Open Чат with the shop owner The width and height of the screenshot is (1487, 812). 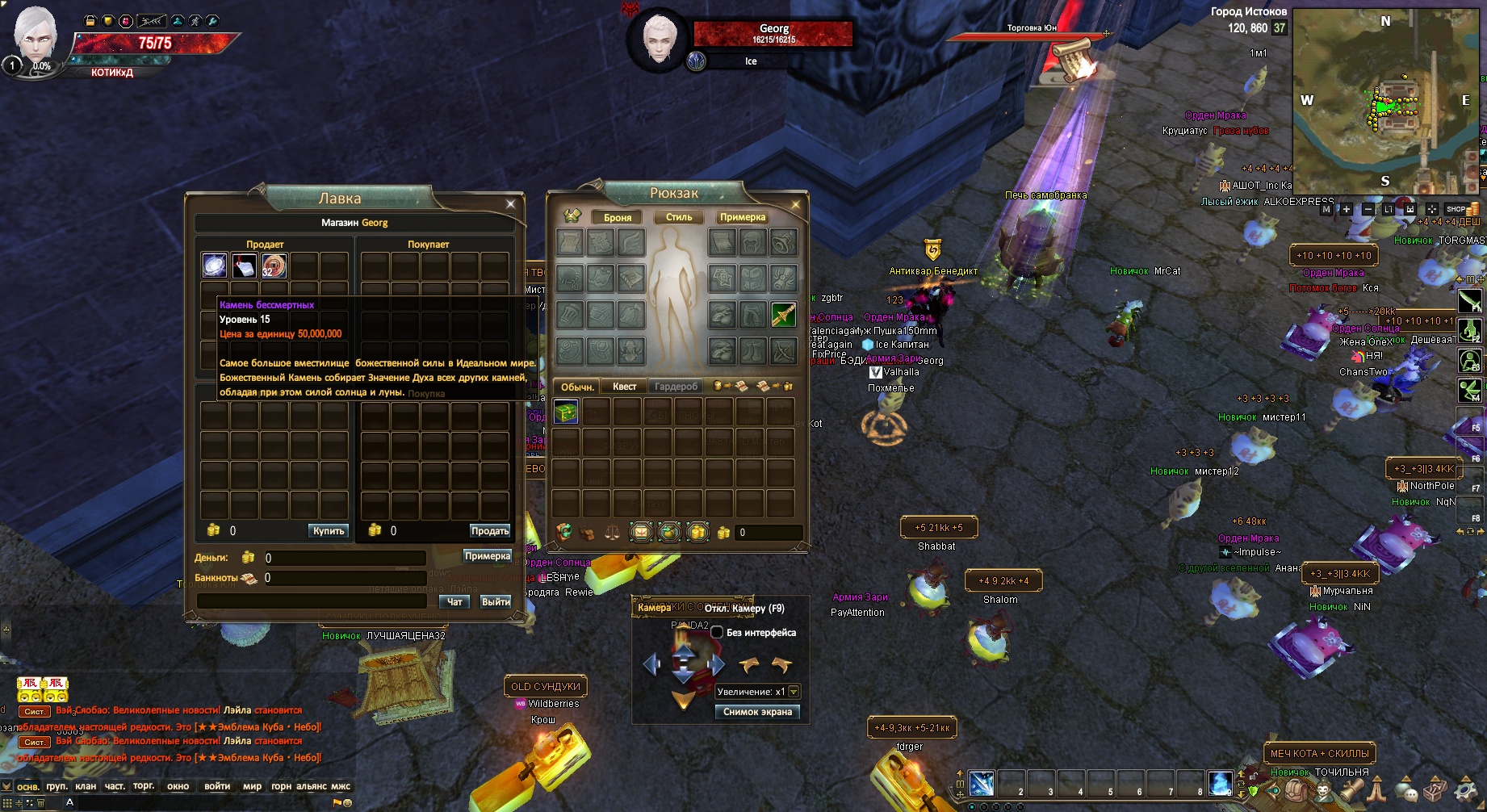coord(454,601)
